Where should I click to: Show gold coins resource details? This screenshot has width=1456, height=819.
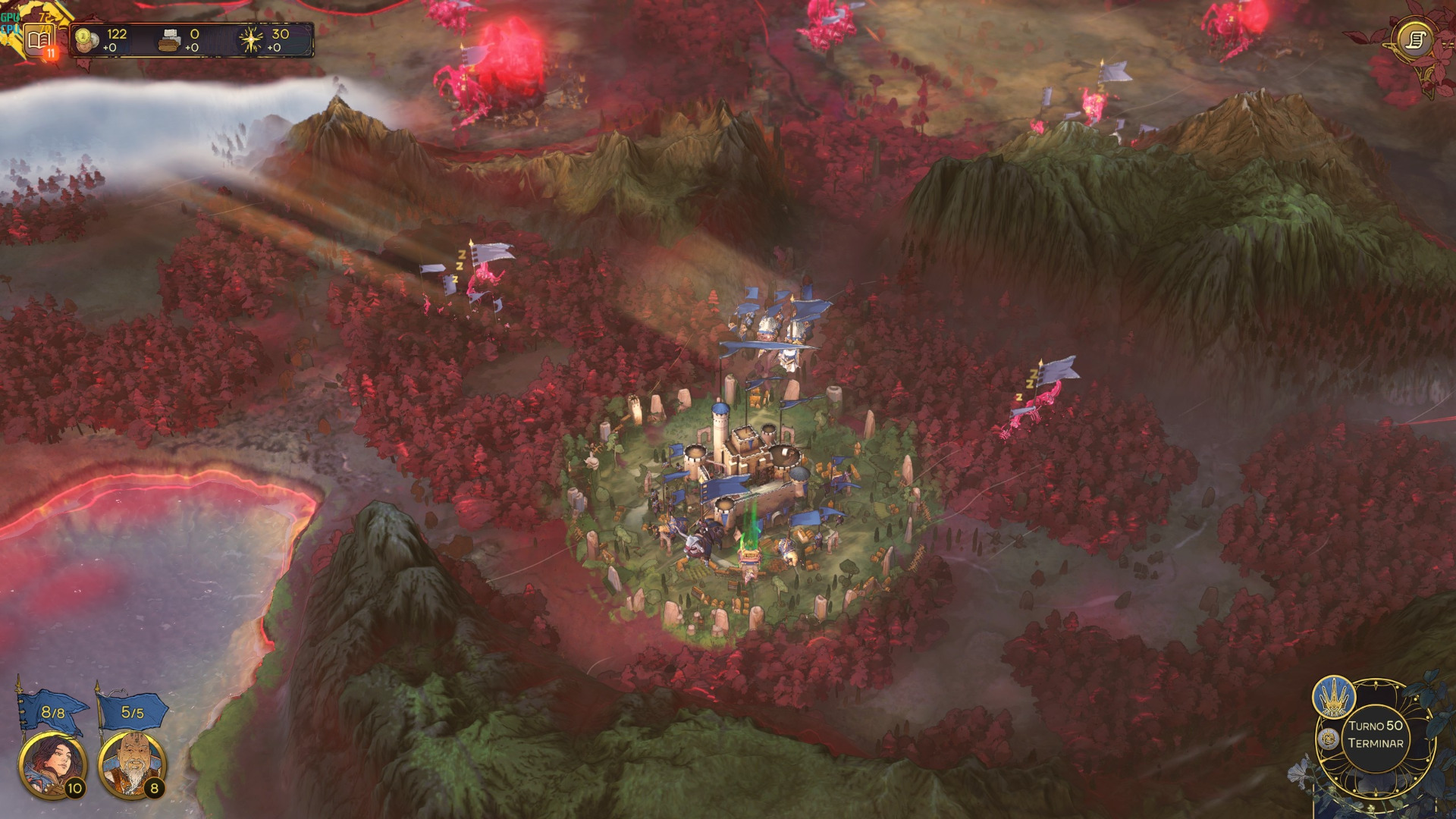[102, 40]
